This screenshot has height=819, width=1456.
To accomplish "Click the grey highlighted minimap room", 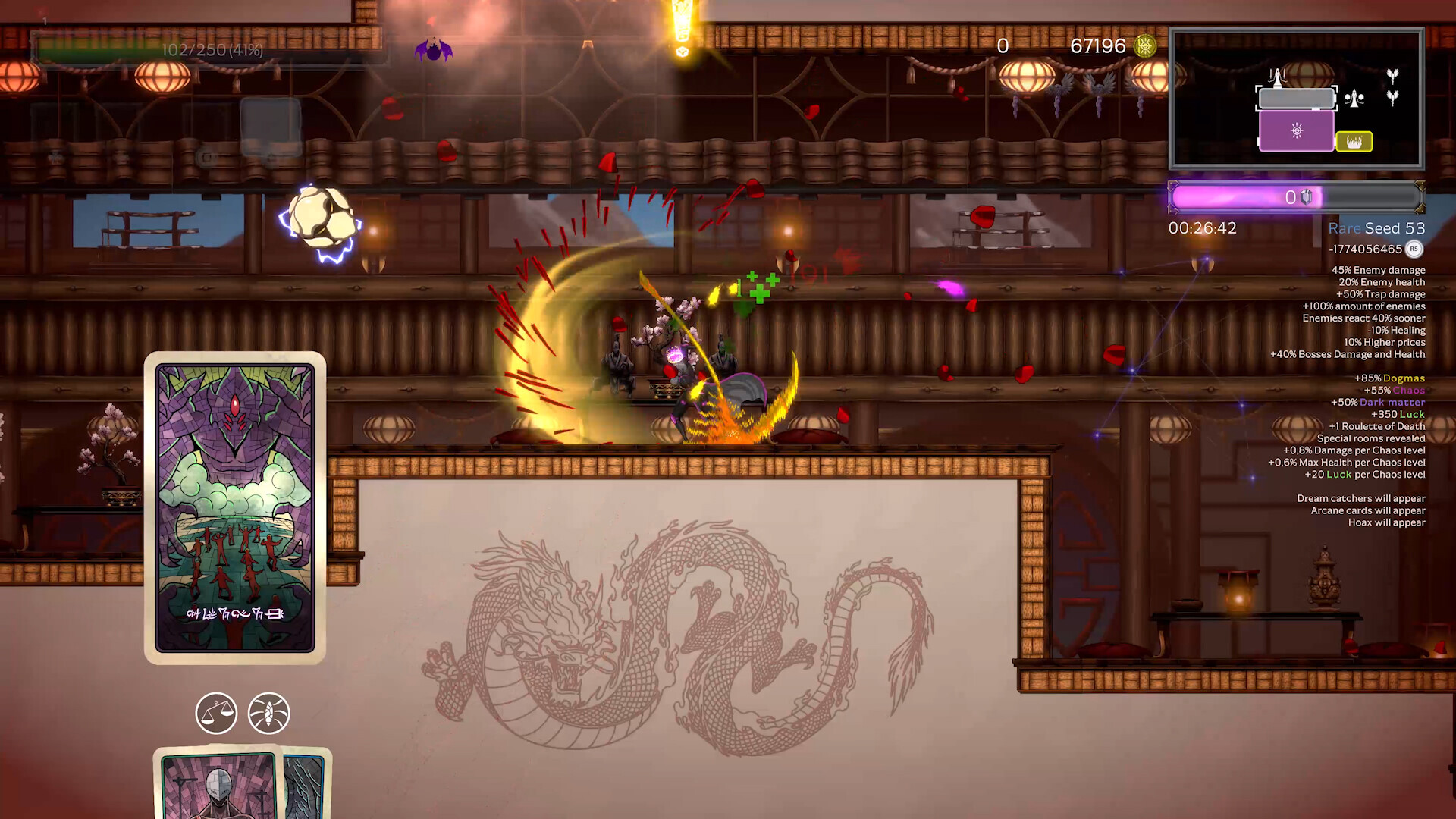I will 1296,99.
